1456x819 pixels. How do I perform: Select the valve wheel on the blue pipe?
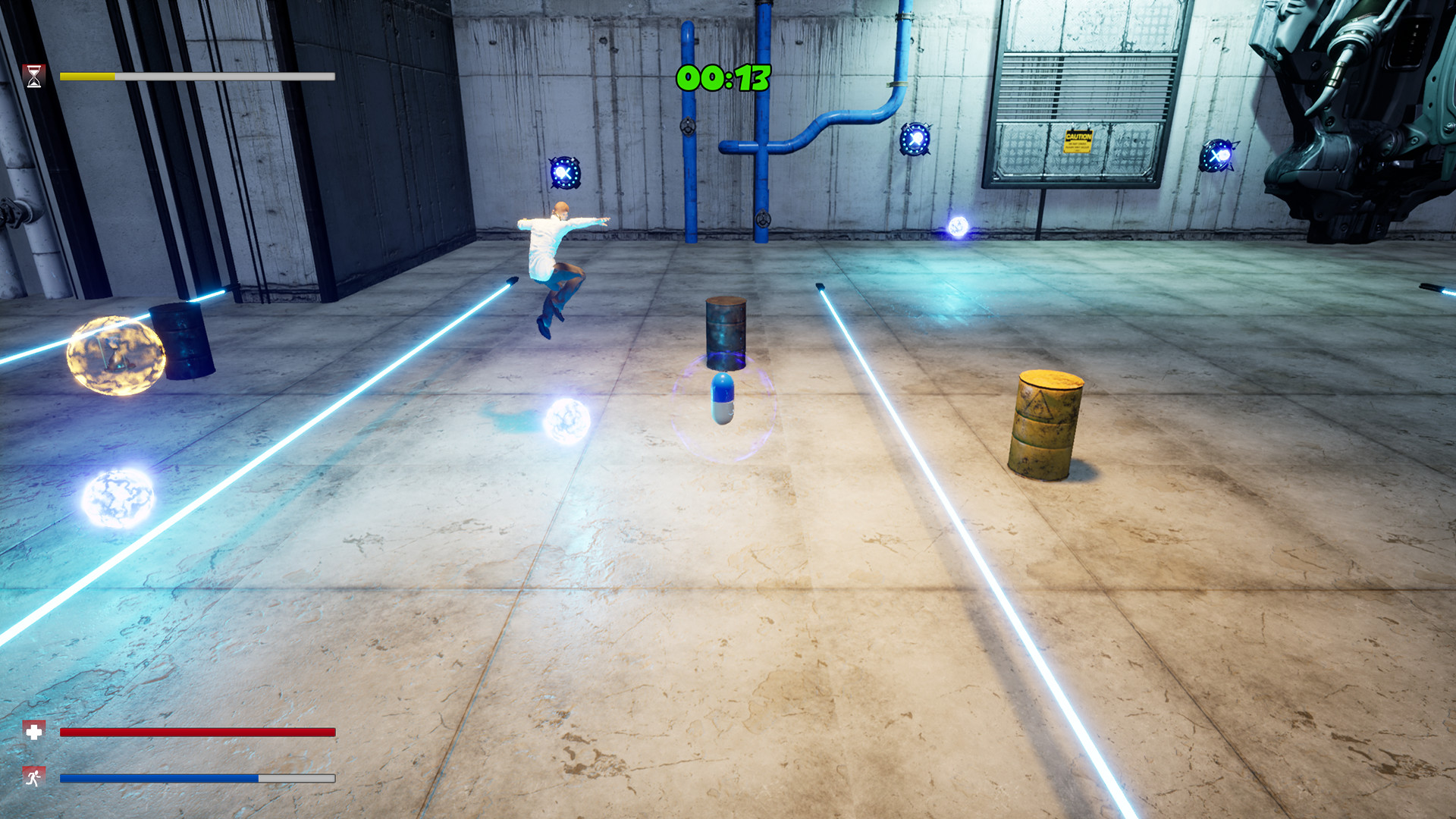[687, 128]
